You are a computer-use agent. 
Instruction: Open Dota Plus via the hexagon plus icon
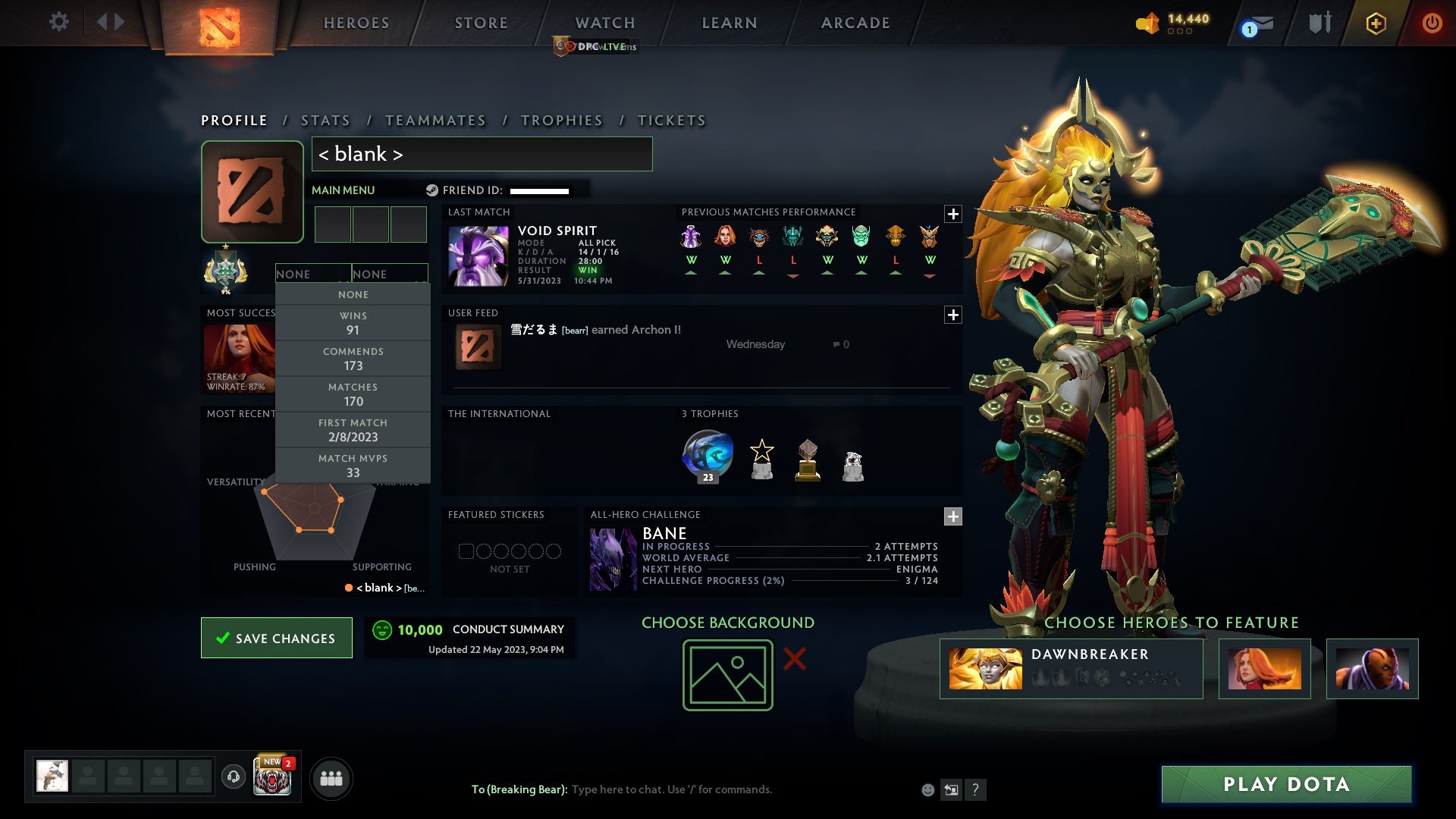1376,23
